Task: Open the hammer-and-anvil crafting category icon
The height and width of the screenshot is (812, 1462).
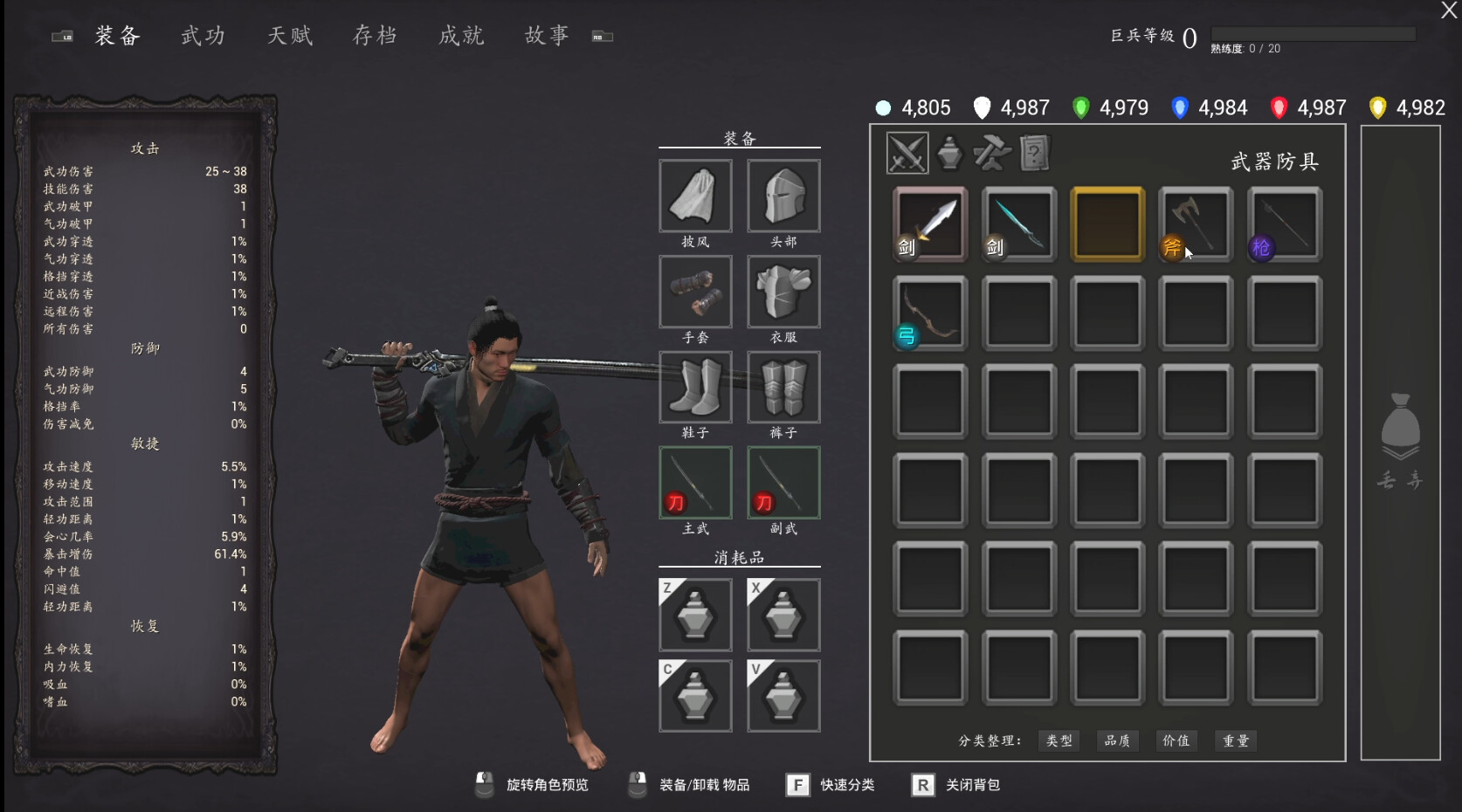Action: [x=992, y=152]
